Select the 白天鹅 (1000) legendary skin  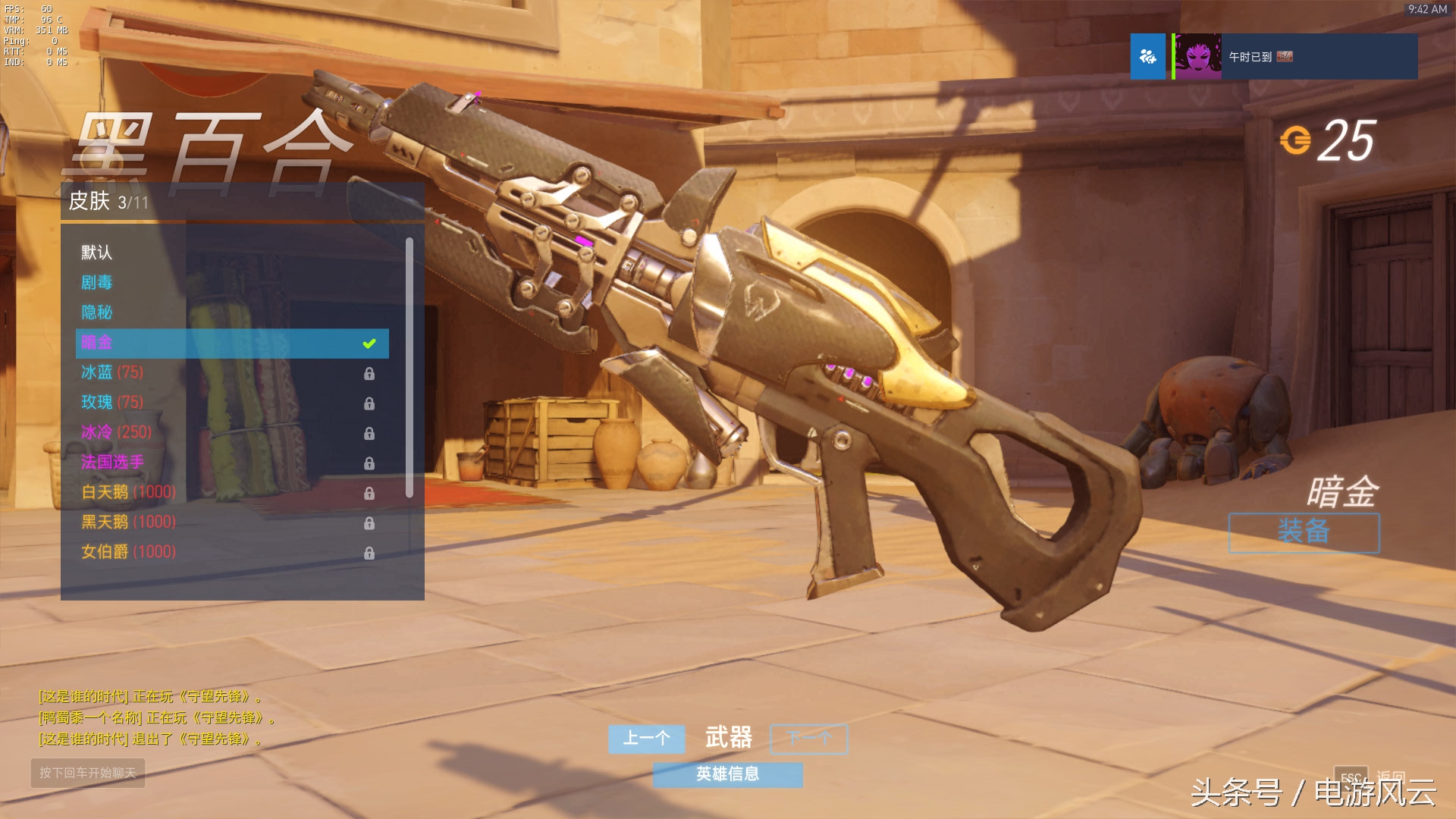129,492
